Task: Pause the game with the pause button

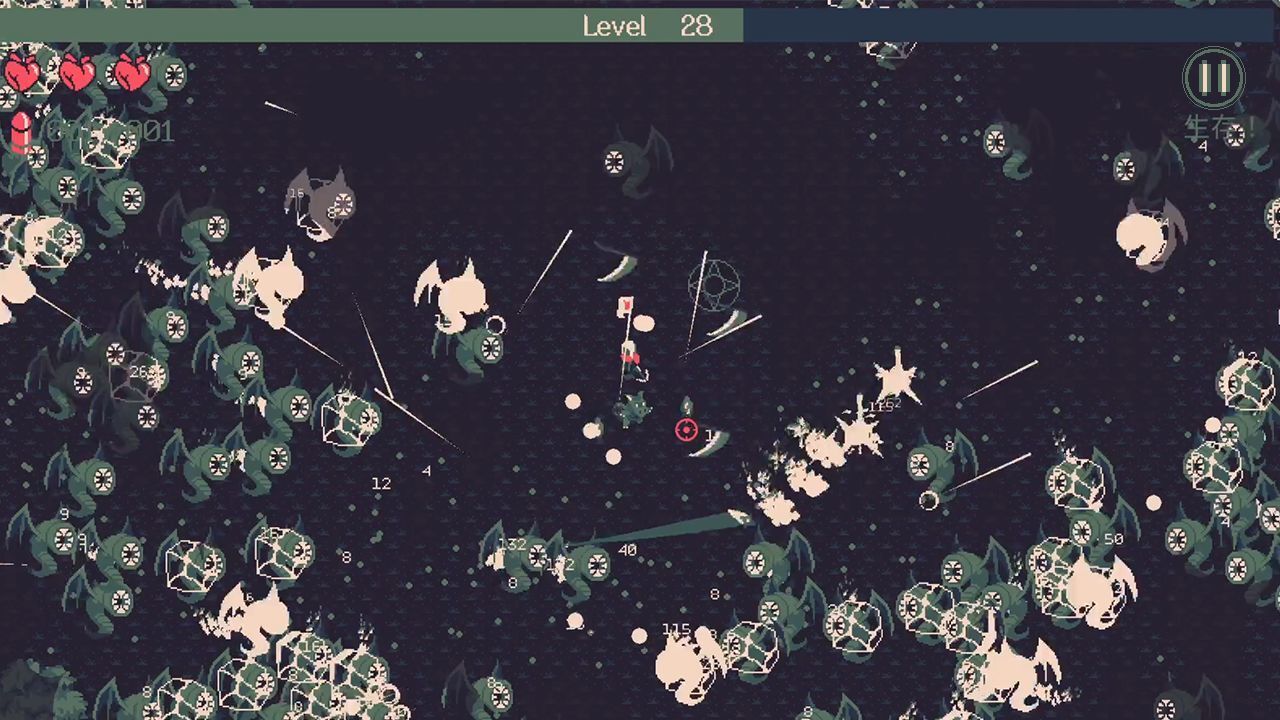Action: coord(1213,77)
